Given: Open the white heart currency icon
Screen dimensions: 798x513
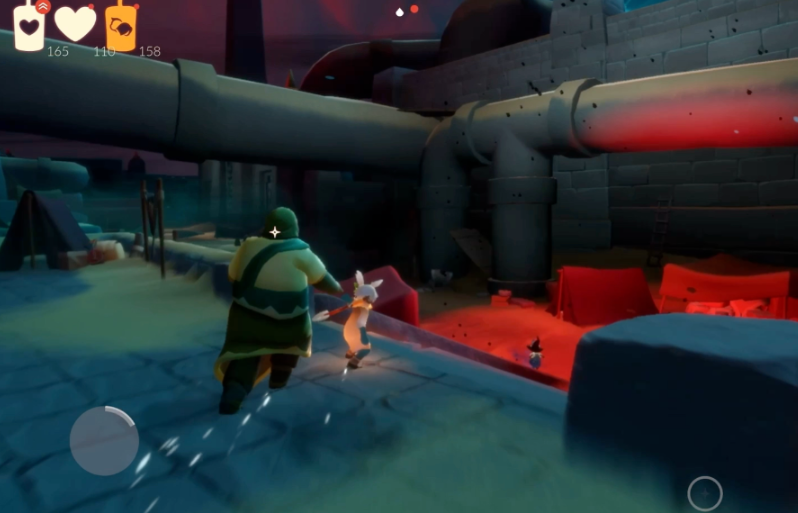Looking at the screenshot, I should 75,23.
